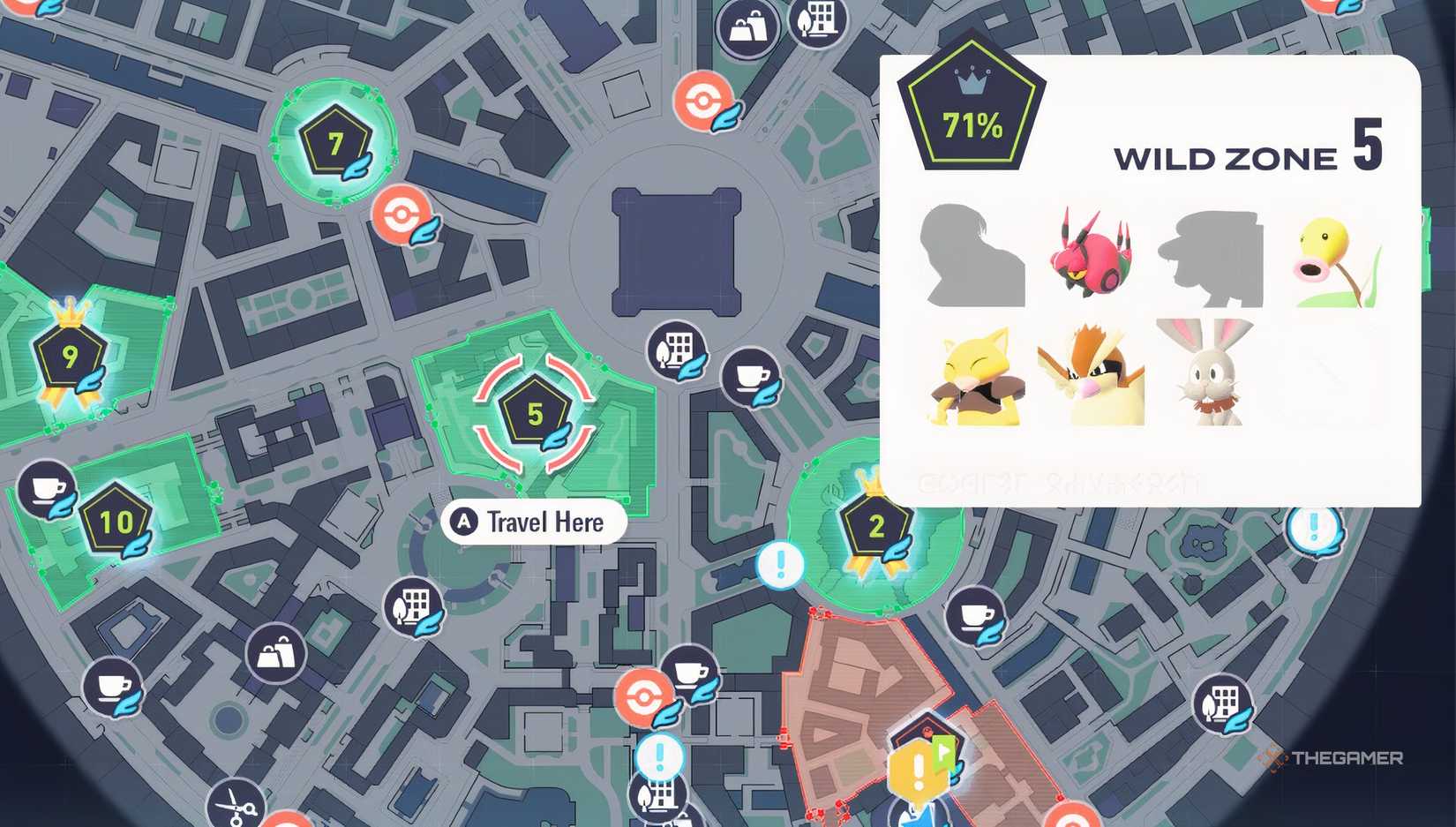Pick the scissors salon marker
The height and width of the screenshot is (827, 1456).
(236, 804)
